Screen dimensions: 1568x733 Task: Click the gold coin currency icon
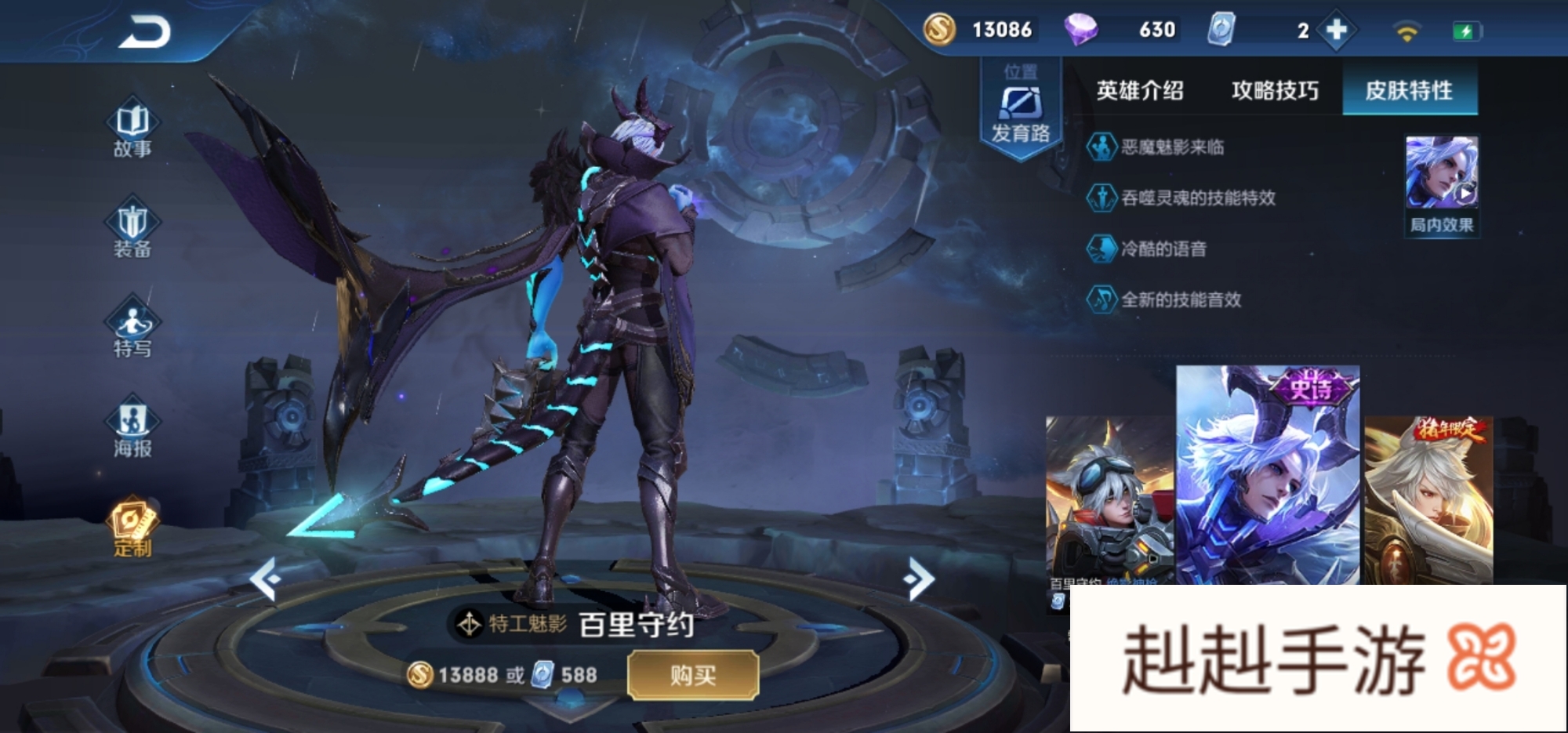939,31
